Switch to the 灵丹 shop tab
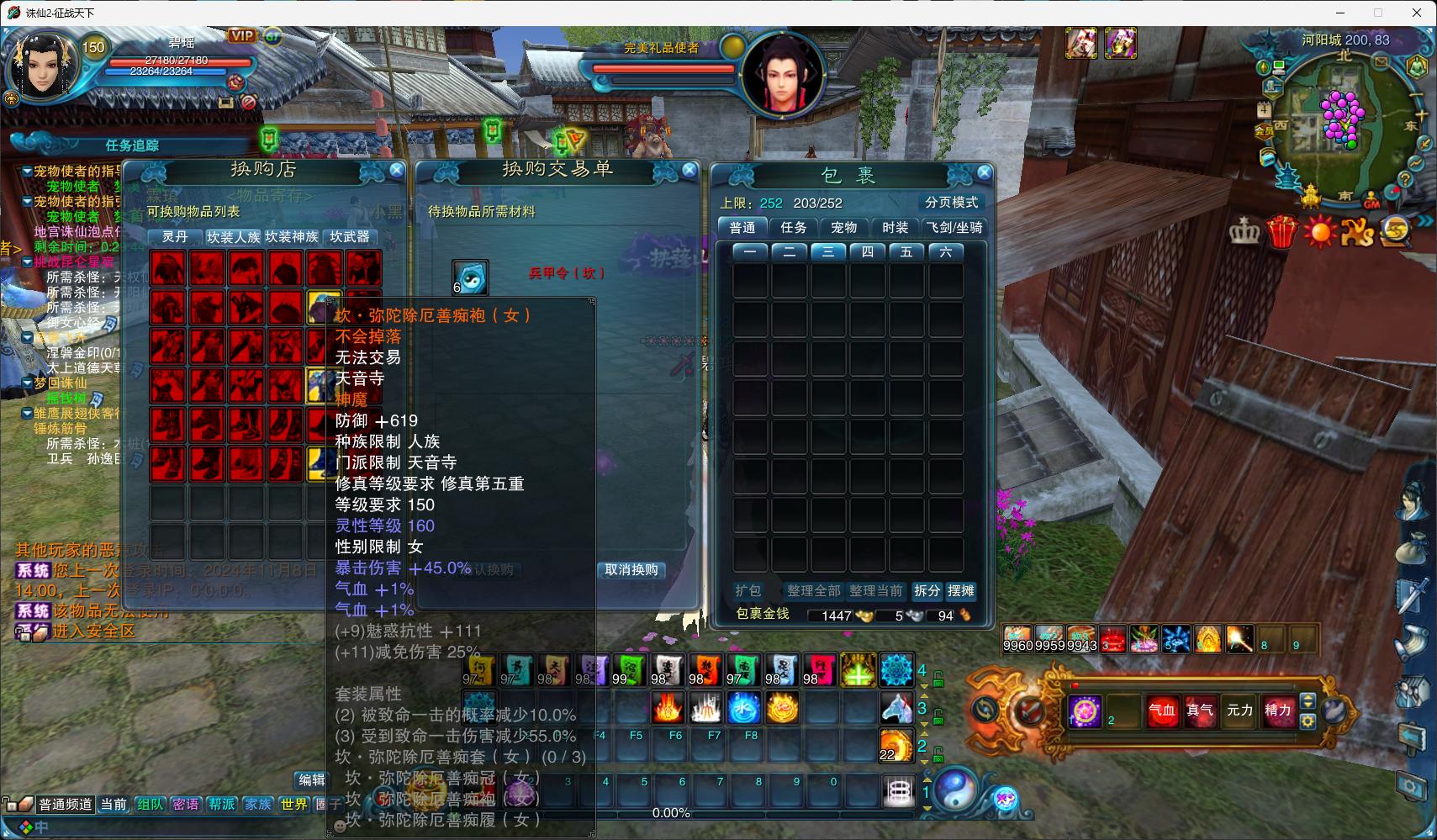This screenshot has height=840, width=1437. pyautogui.click(x=175, y=237)
